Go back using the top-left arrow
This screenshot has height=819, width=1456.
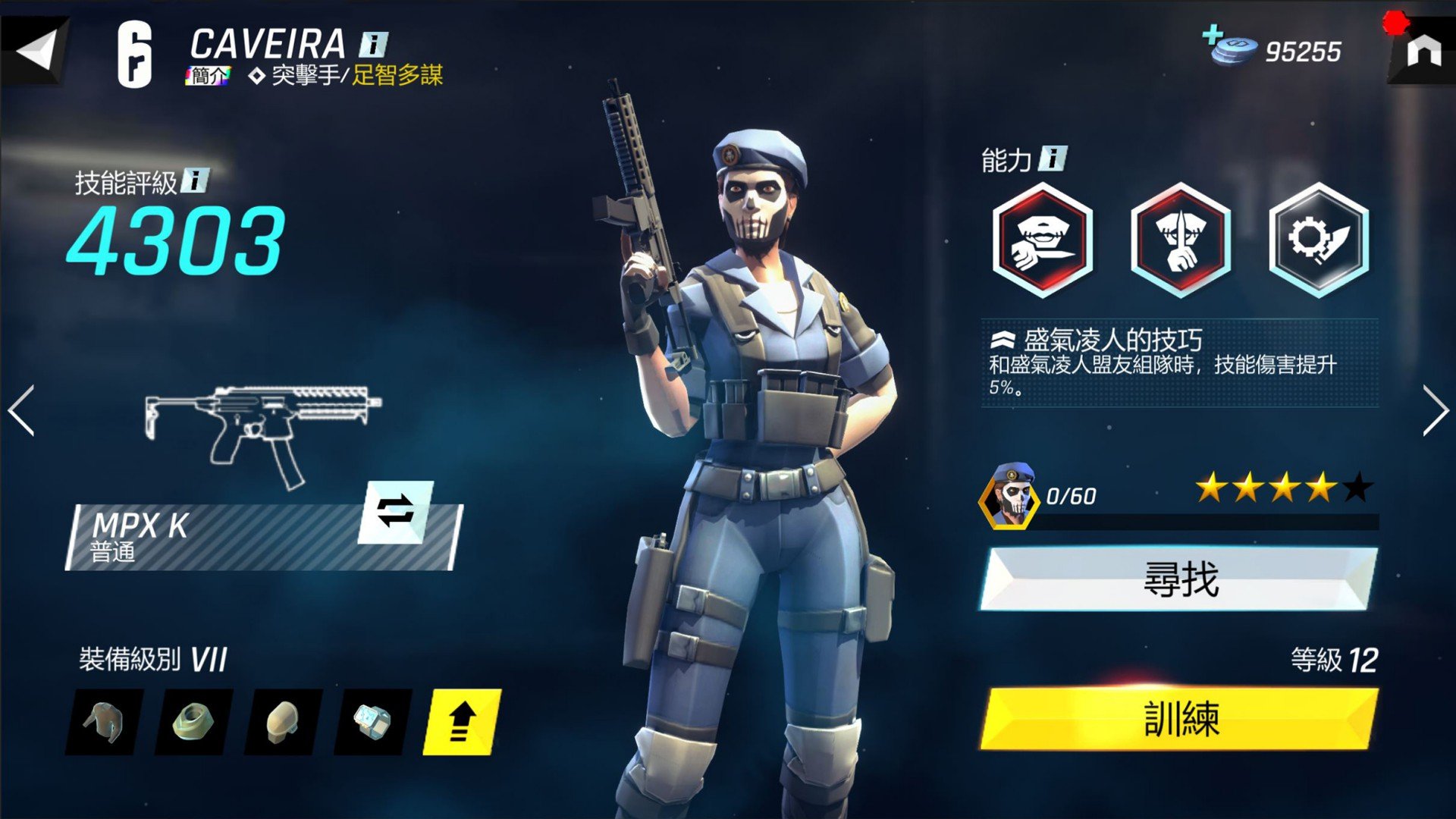[x=36, y=51]
